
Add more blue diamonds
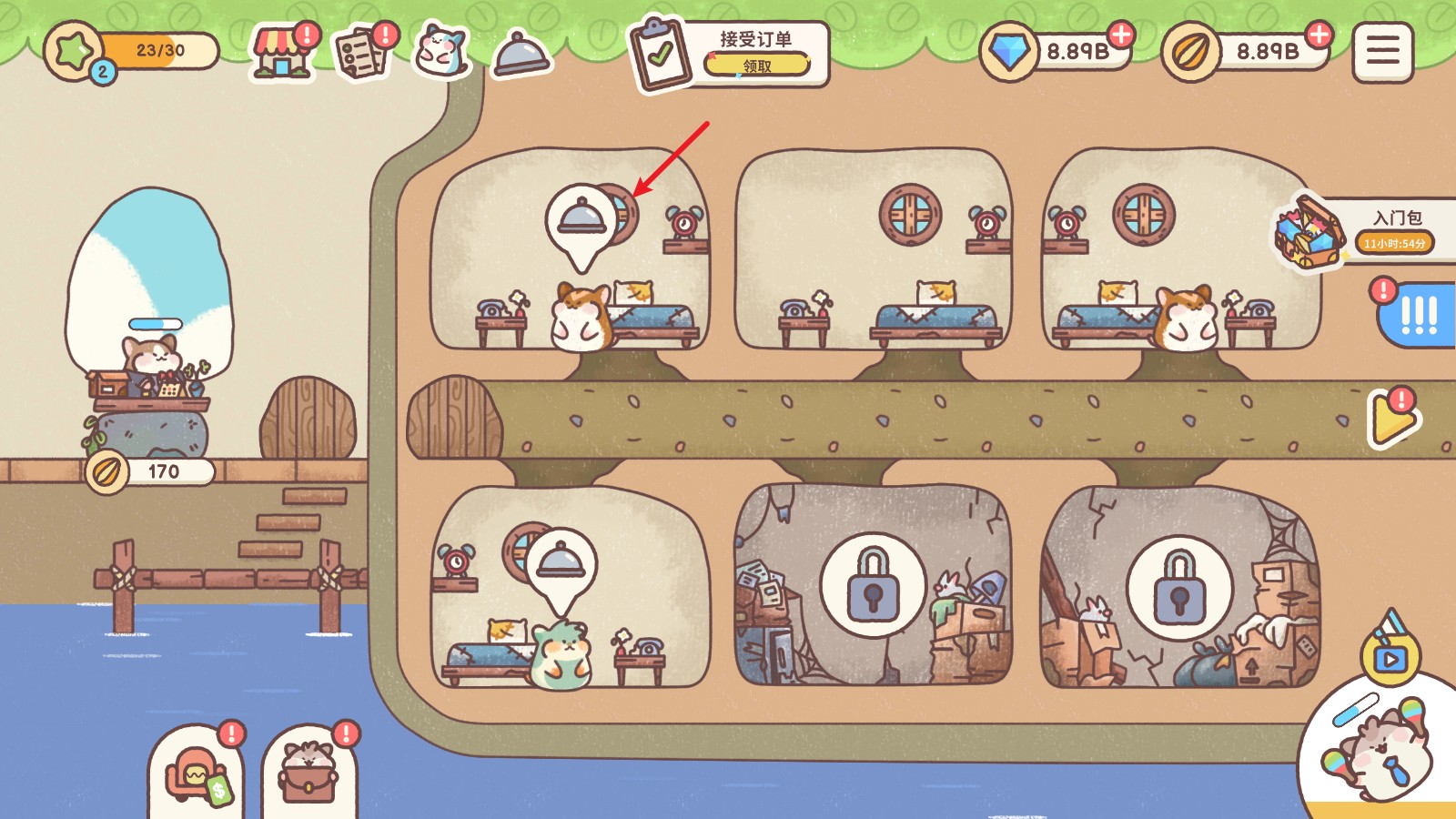1121,35
